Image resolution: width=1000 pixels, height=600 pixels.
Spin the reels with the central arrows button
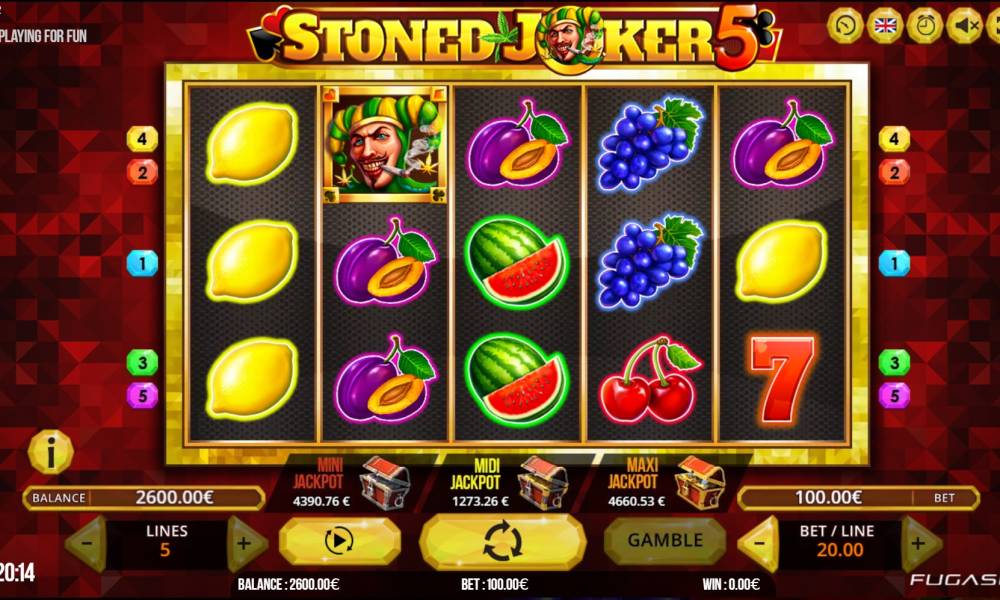(502, 541)
